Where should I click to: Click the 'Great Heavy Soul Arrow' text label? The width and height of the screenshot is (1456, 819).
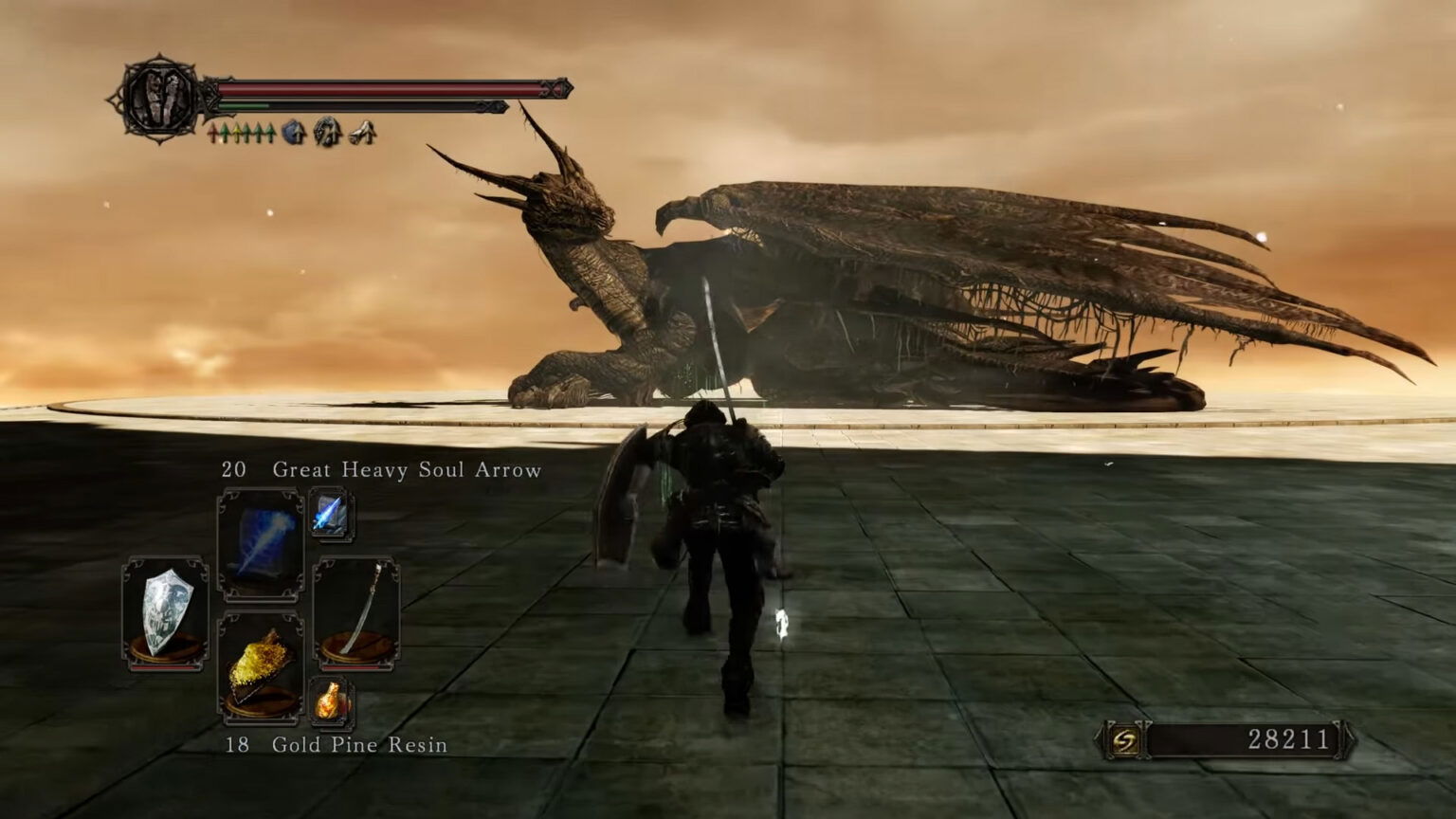(408, 469)
